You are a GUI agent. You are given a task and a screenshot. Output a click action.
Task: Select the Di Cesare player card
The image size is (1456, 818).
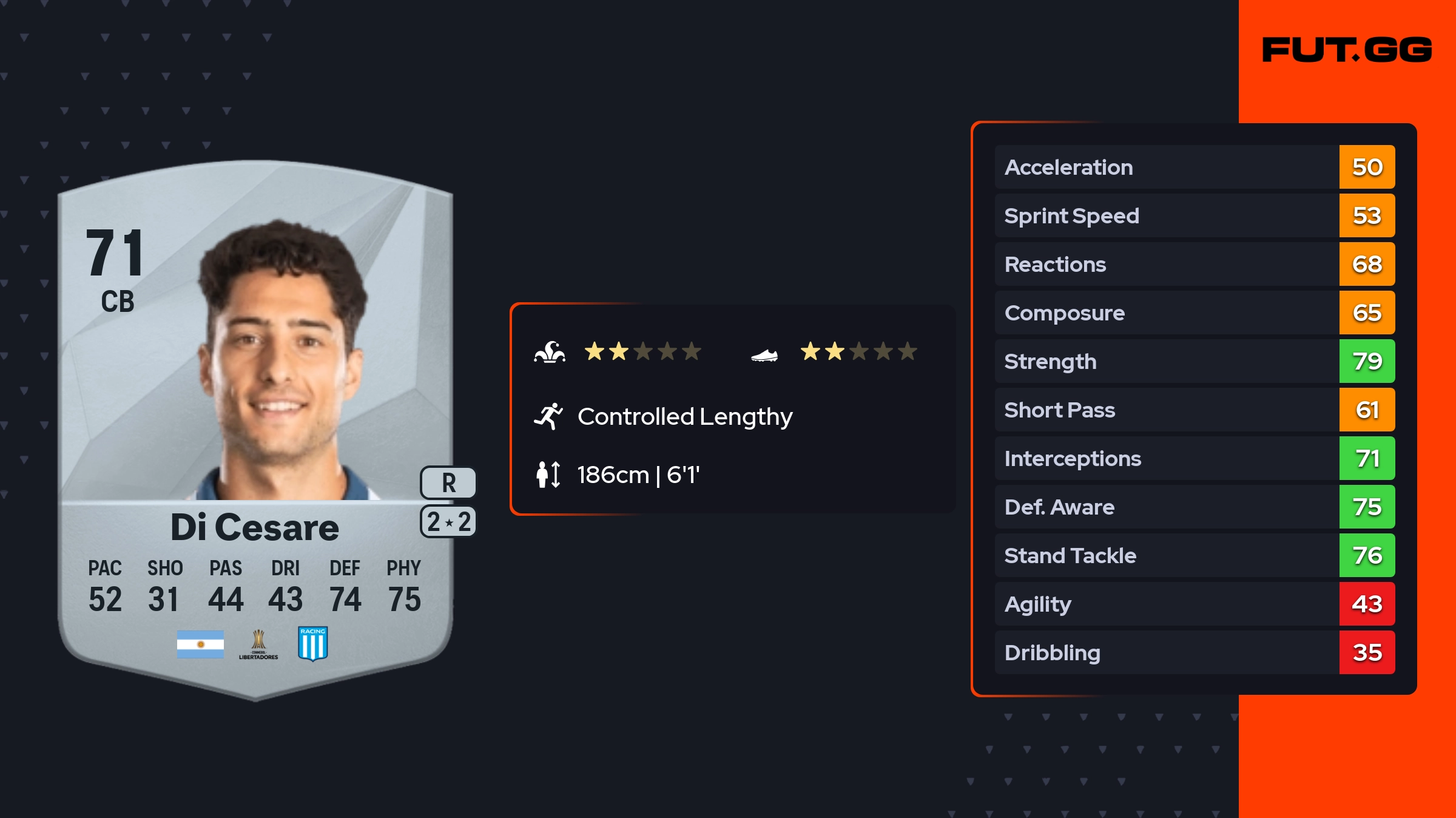point(255,425)
